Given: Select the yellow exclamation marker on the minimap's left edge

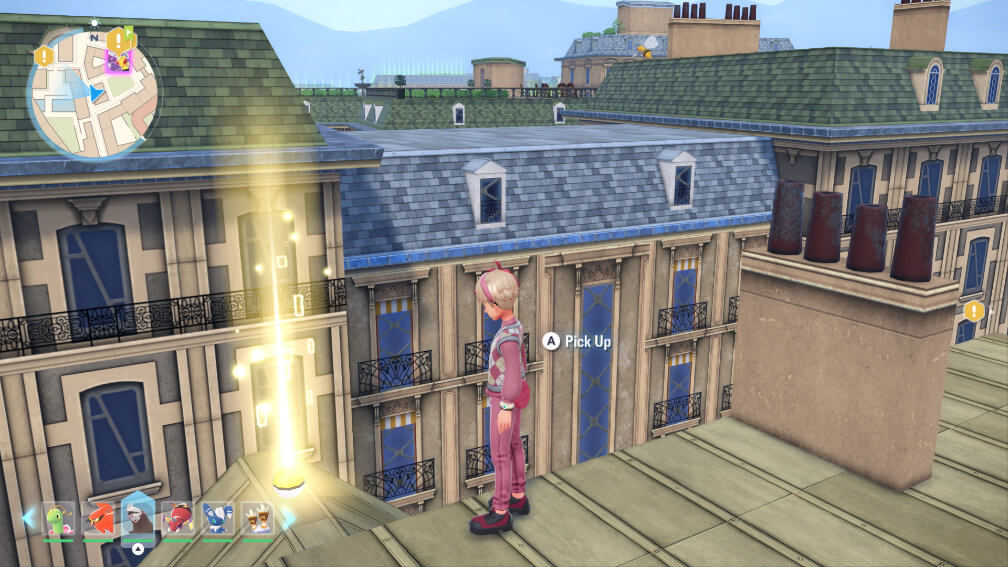Looking at the screenshot, I should coord(44,57).
